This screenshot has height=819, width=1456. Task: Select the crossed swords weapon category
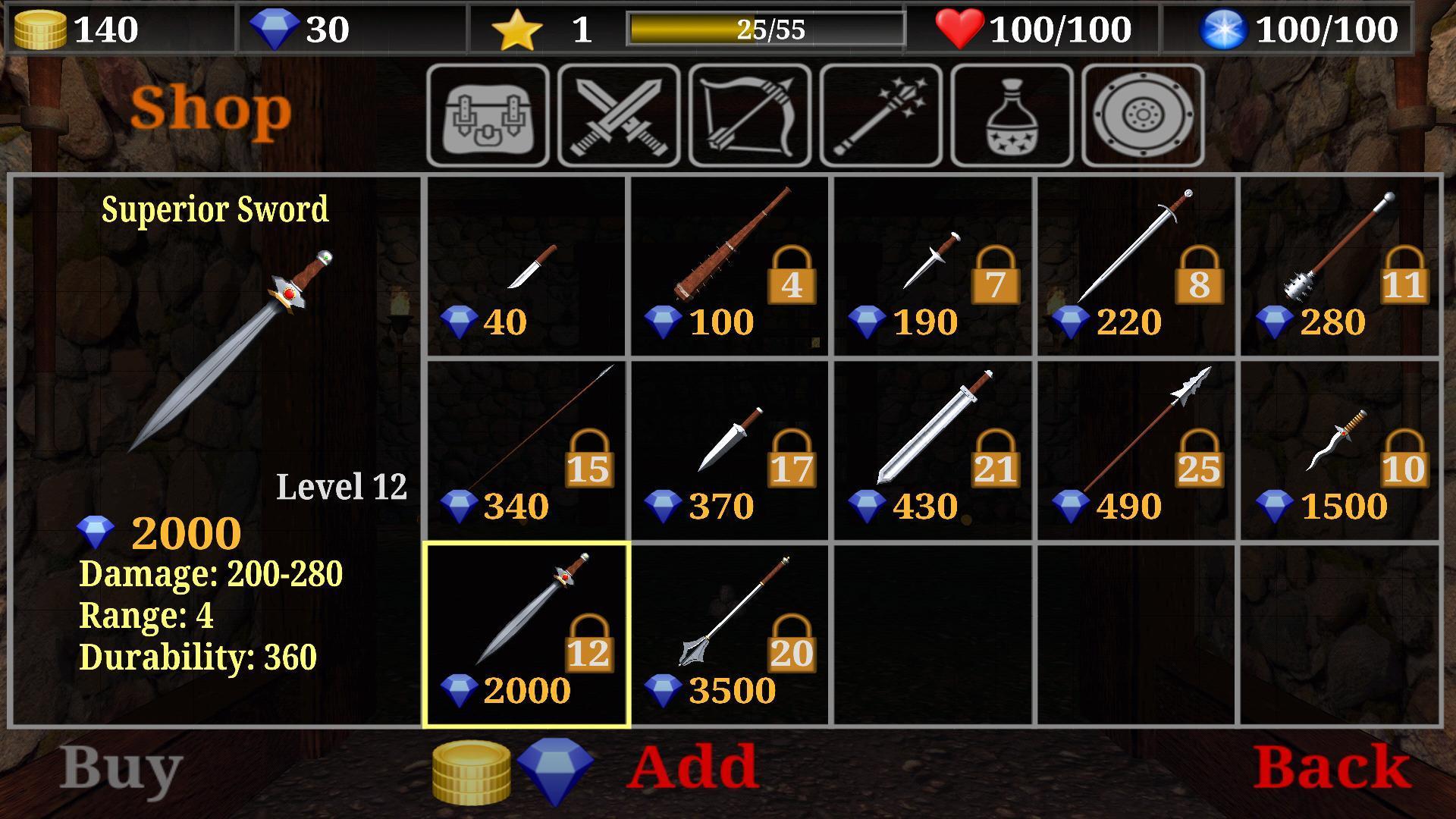(x=617, y=115)
